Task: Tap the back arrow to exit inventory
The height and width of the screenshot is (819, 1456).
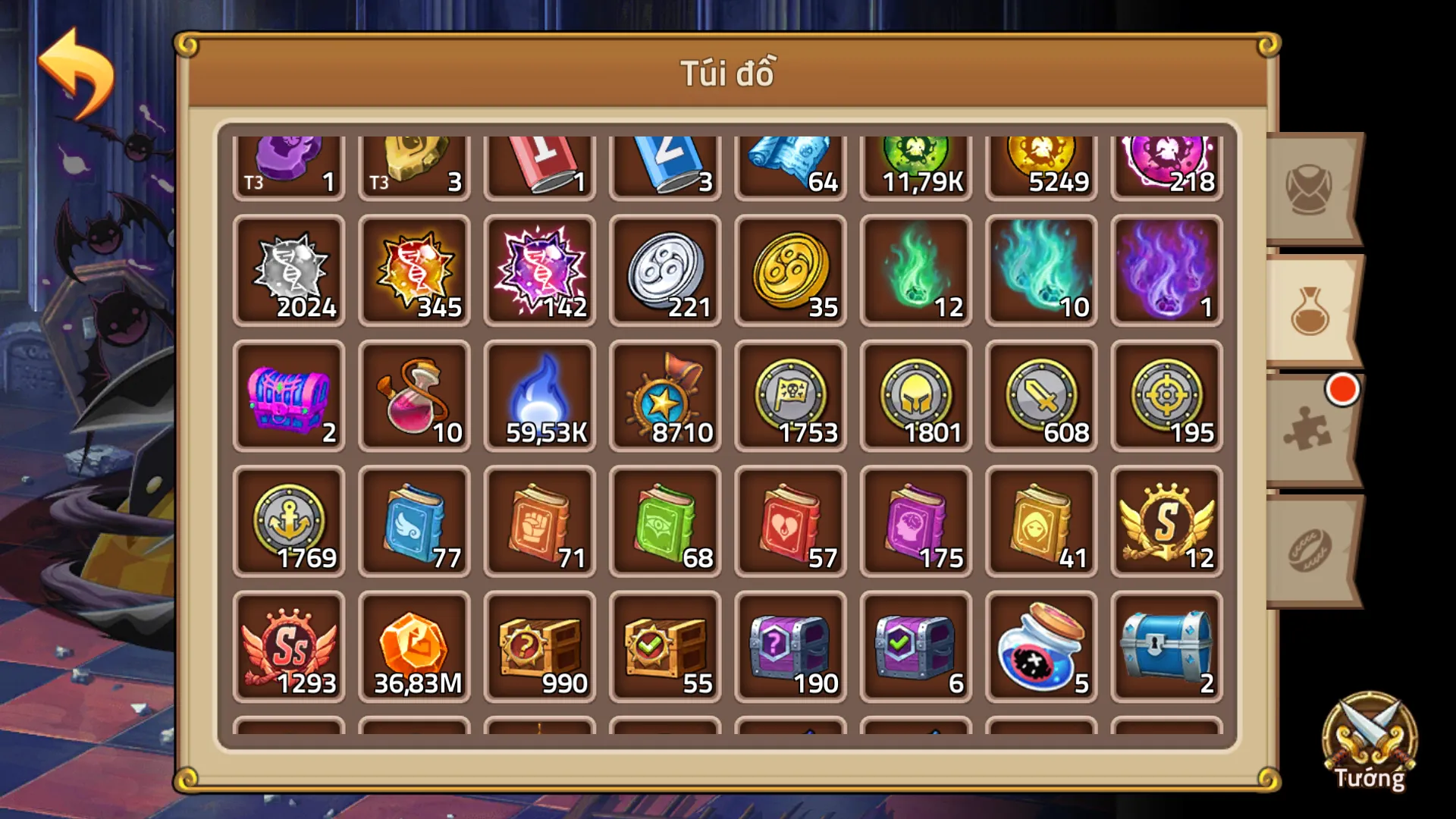Action: point(72,59)
